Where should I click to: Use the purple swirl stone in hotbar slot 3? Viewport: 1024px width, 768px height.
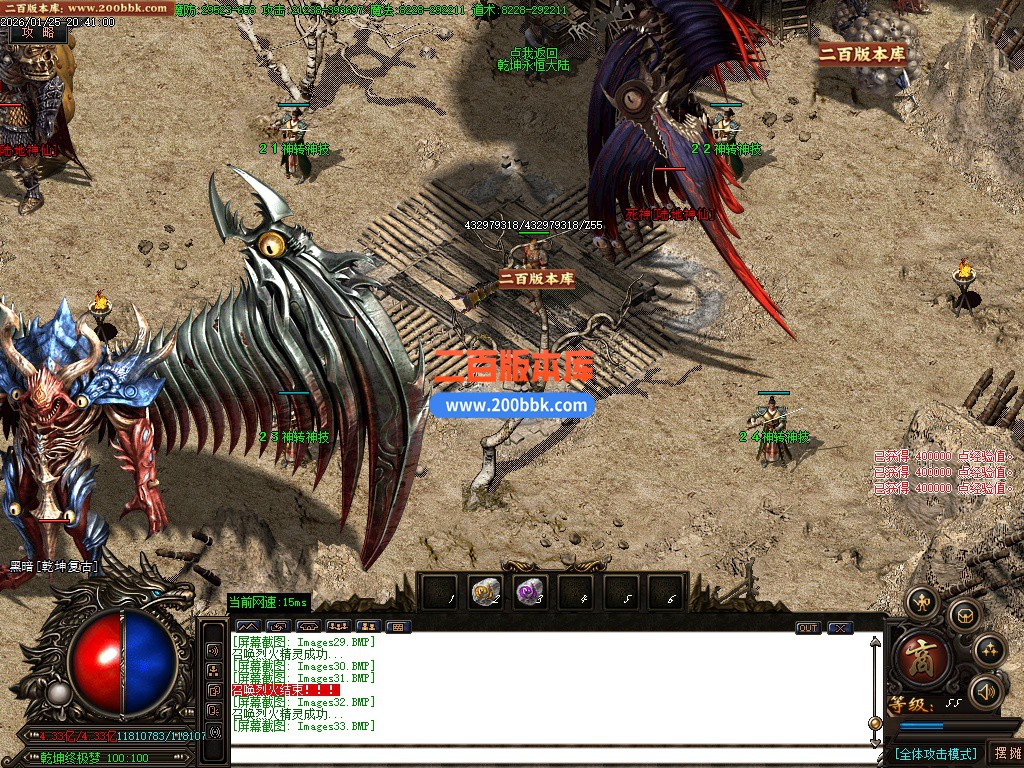click(x=530, y=593)
